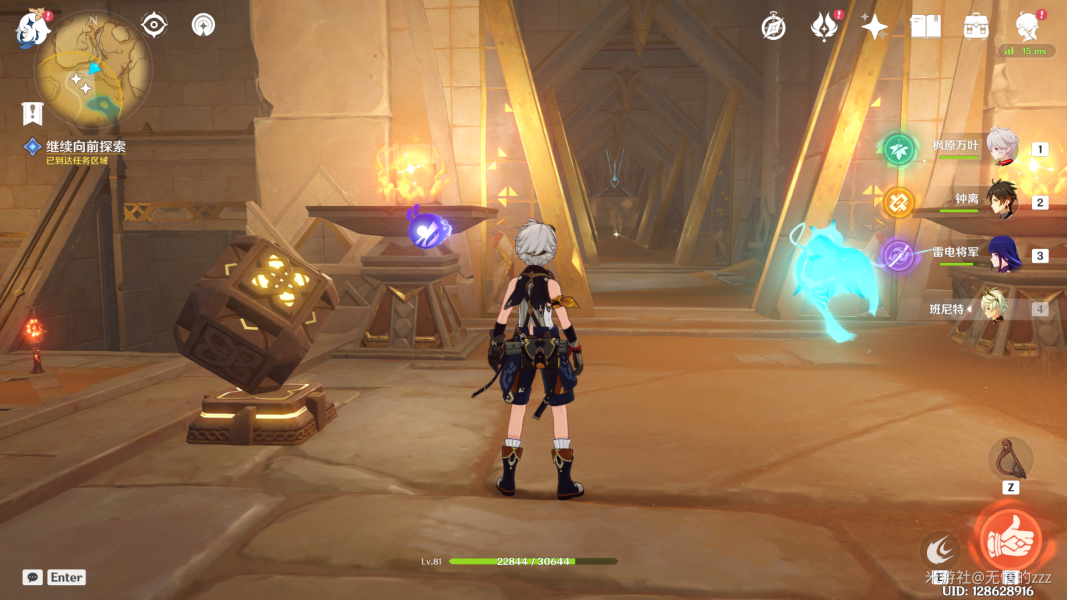This screenshot has width=1067, height=600.
Task: Select active party member 班尼特
Action: pos(992,309)
